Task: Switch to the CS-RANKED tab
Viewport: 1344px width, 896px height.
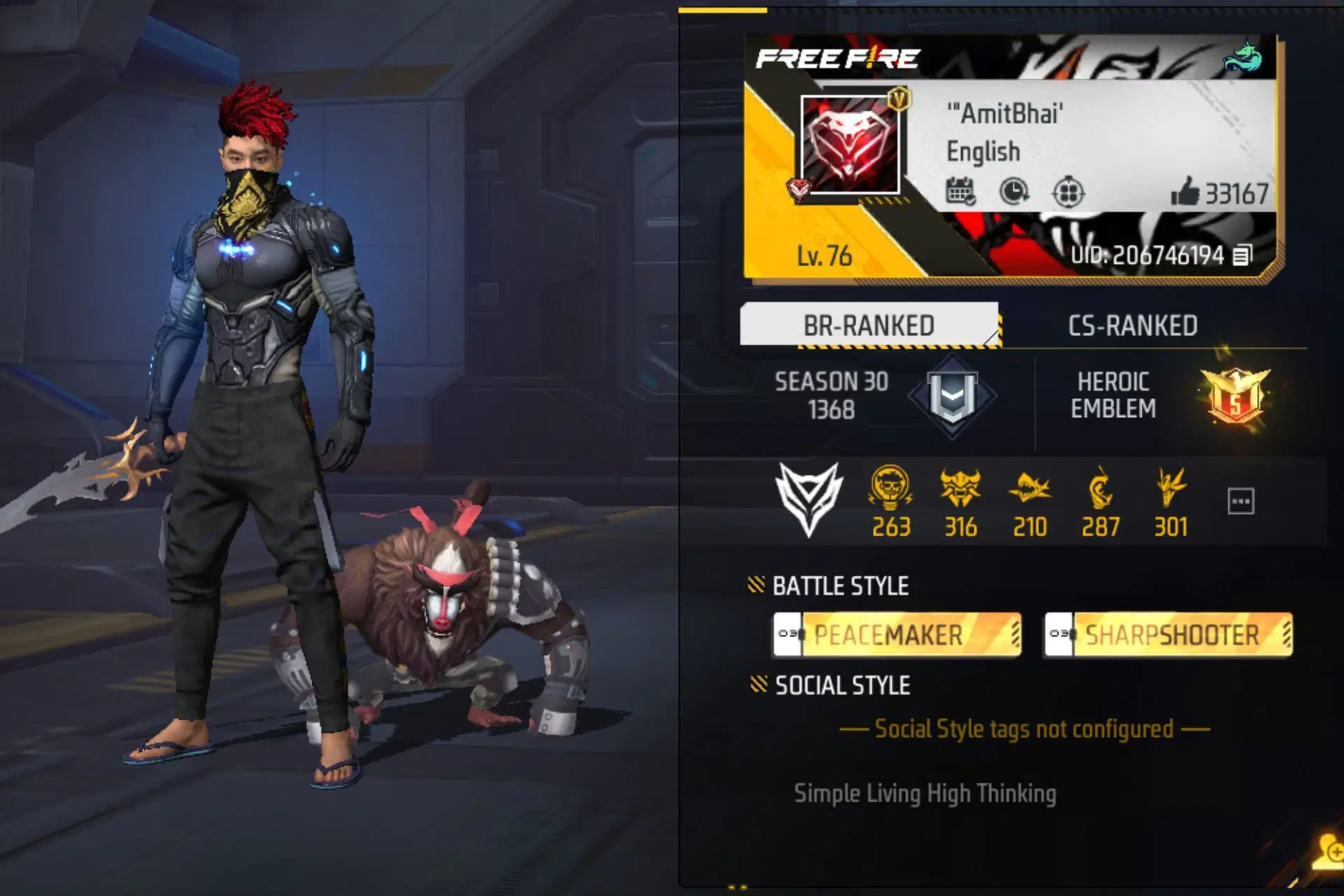Action: [1132, 325]
